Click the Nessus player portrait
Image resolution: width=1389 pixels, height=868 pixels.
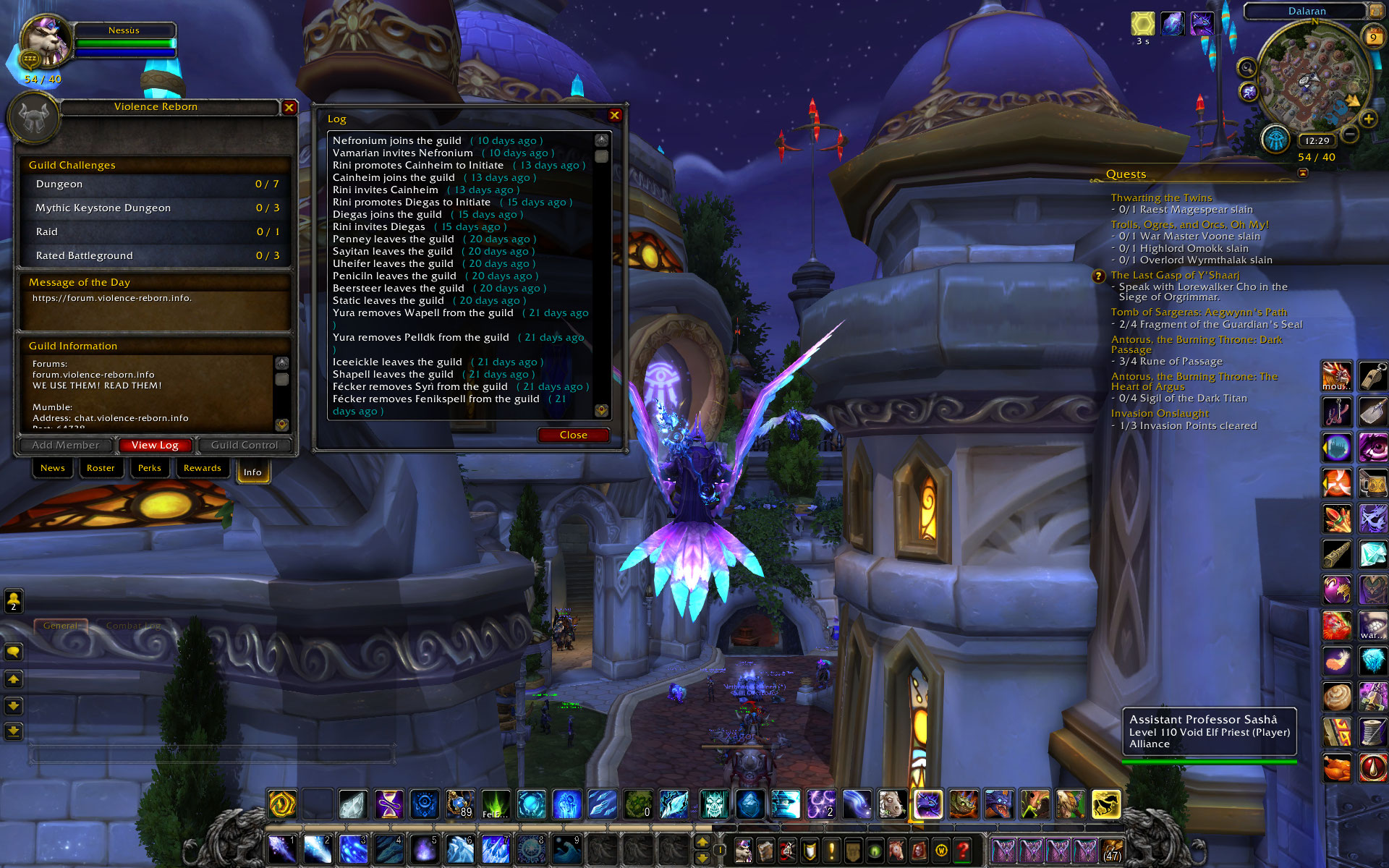(x=46, y=41)
